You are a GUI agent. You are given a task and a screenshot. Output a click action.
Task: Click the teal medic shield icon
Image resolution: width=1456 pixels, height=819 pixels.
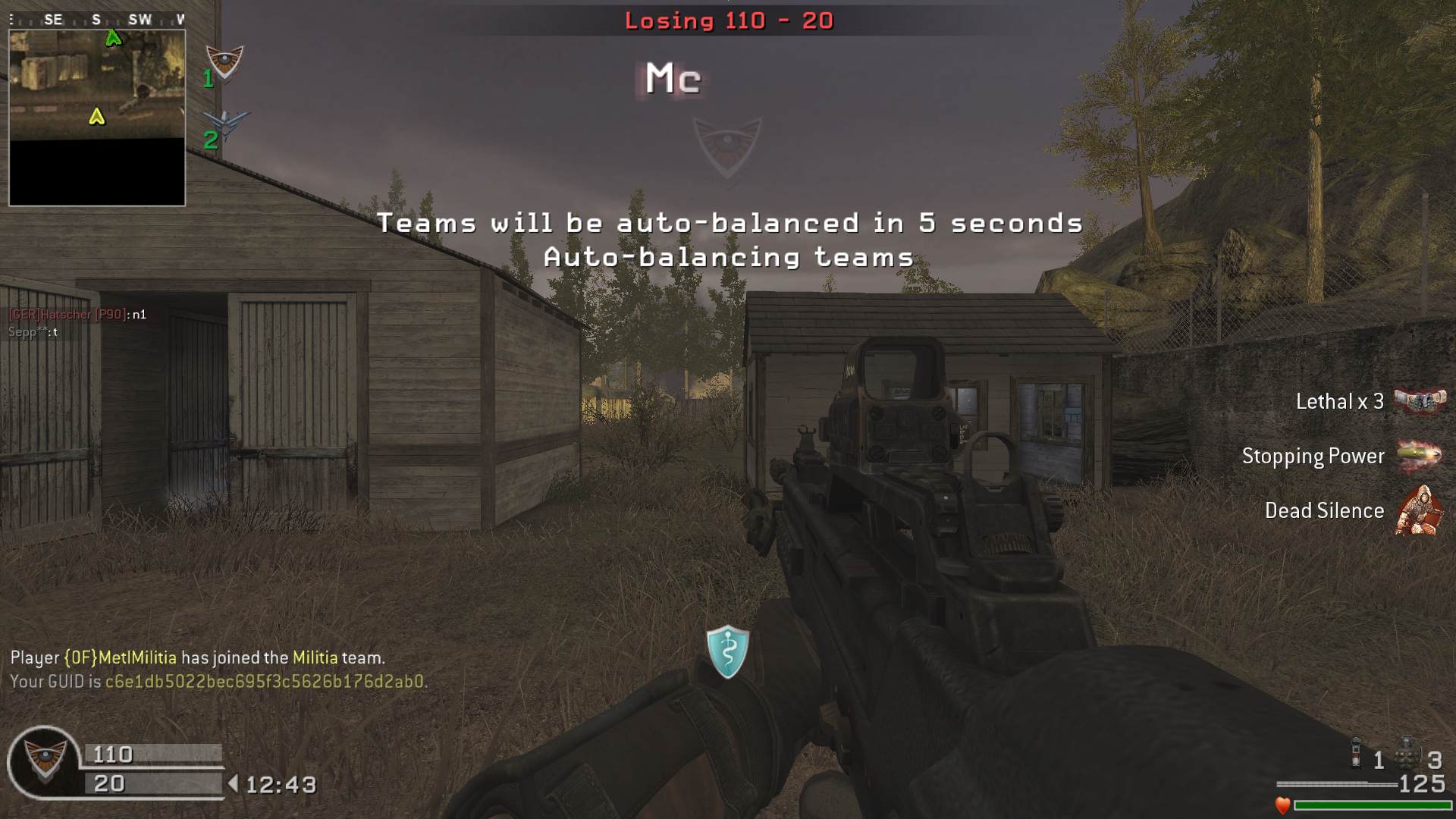[x=727, y=651]
